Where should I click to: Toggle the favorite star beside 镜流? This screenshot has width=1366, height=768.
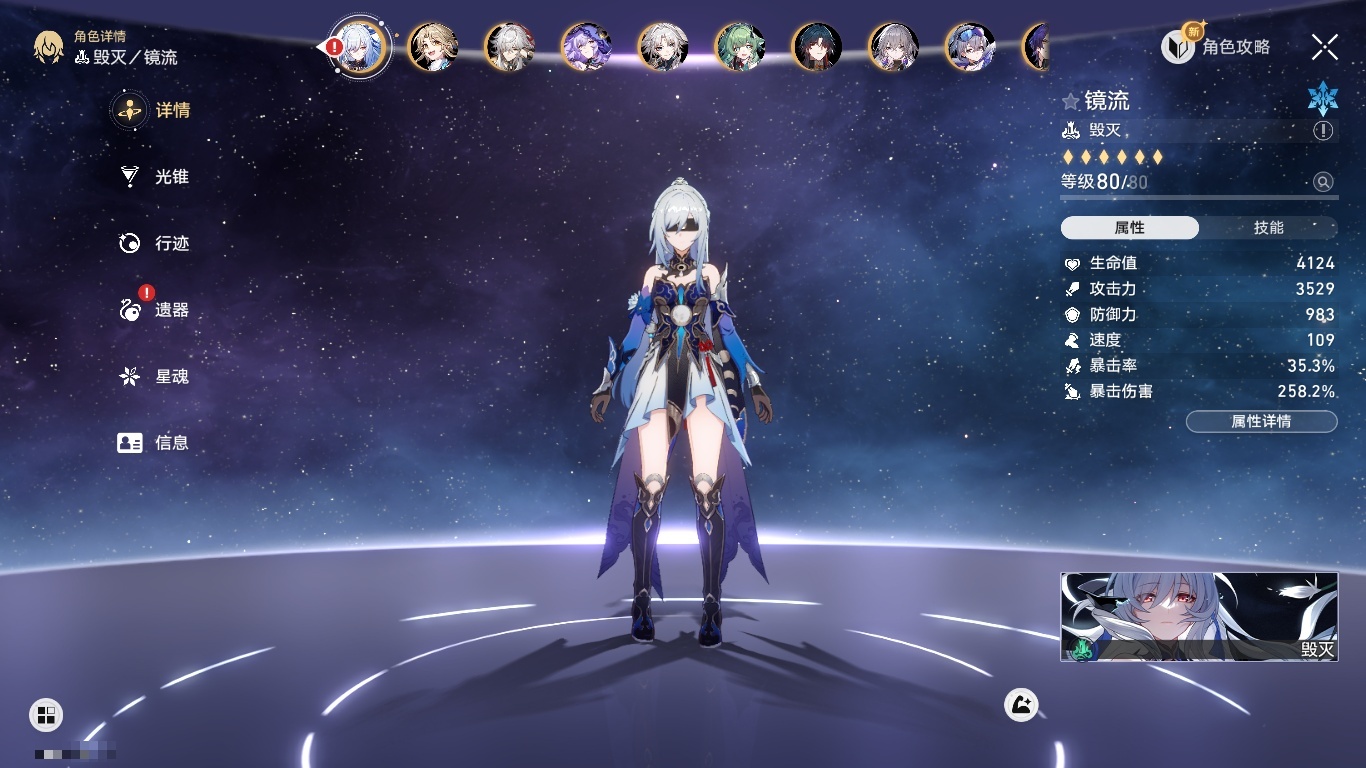coord(1071,101)
